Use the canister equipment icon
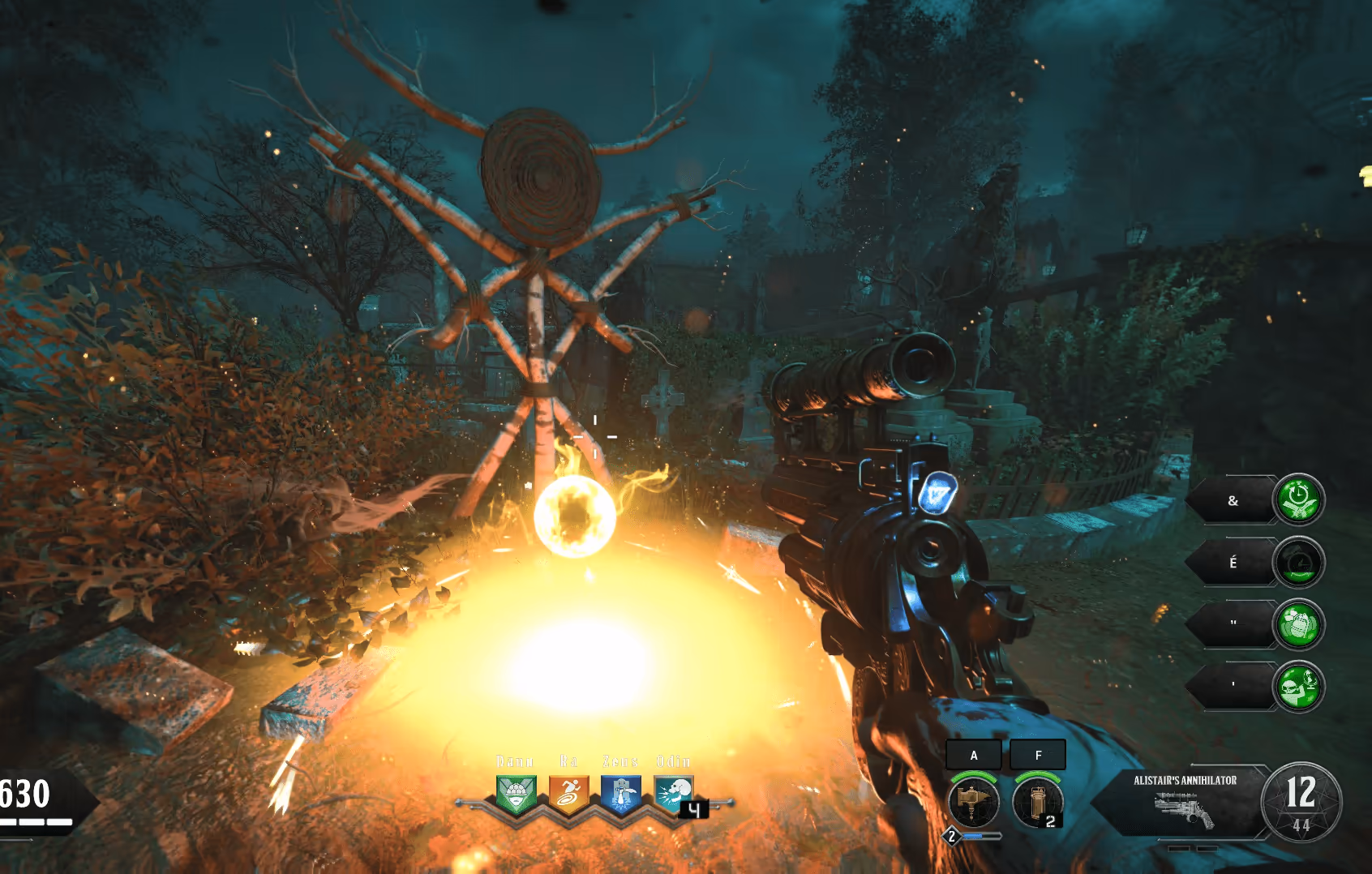Viewport: 1372px width, 874px height. click(1037, 801)
